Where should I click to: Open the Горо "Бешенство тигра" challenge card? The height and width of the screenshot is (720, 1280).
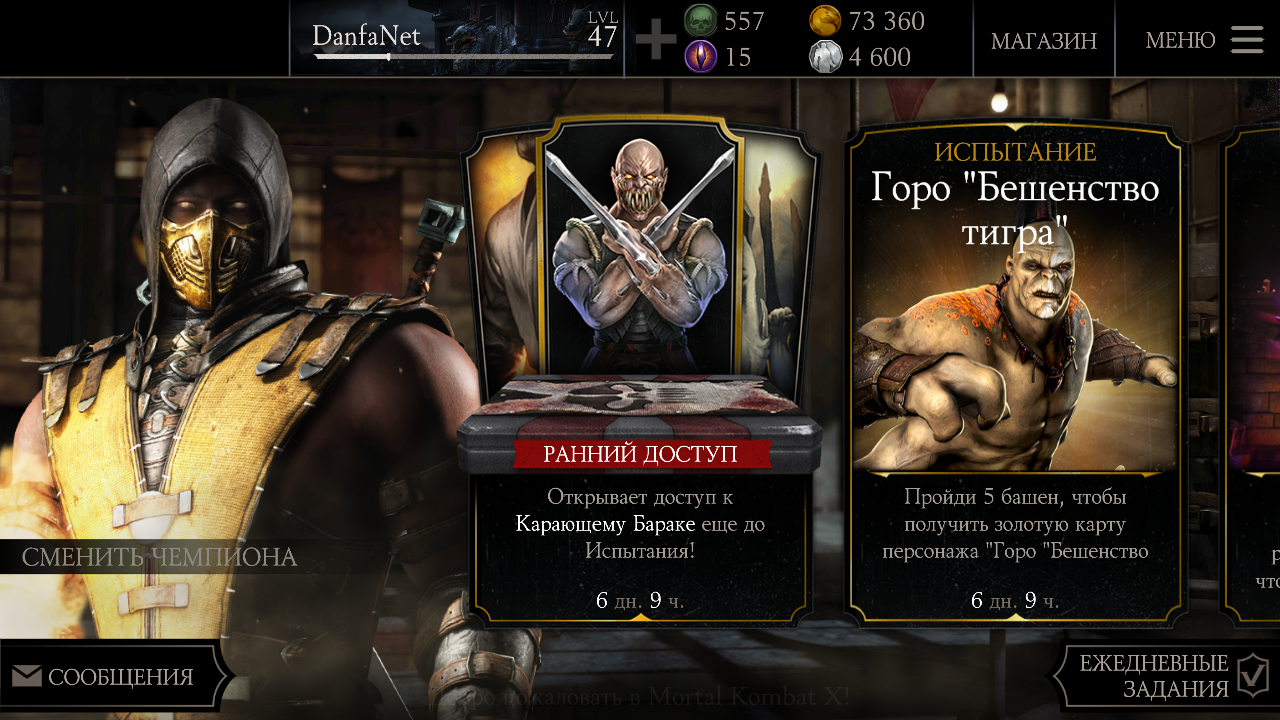(1015, 370)
